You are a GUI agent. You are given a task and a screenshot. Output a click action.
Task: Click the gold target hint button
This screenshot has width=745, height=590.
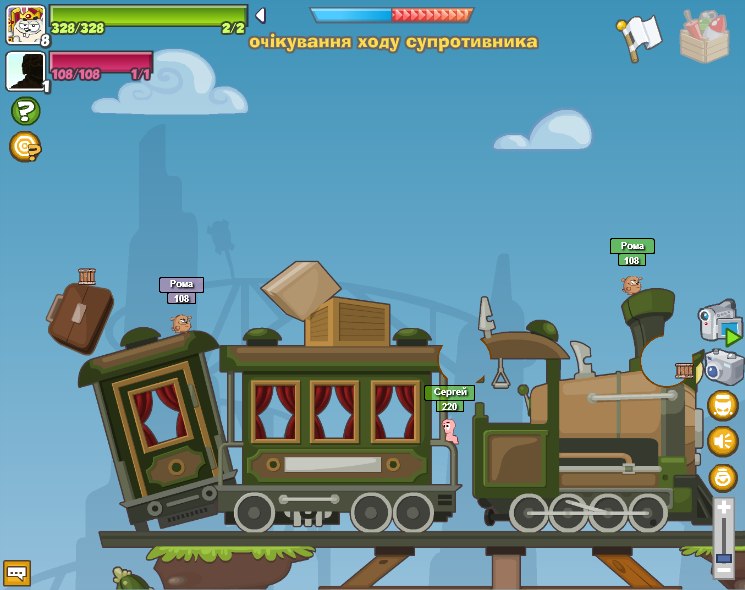click(x=25, y=147)
